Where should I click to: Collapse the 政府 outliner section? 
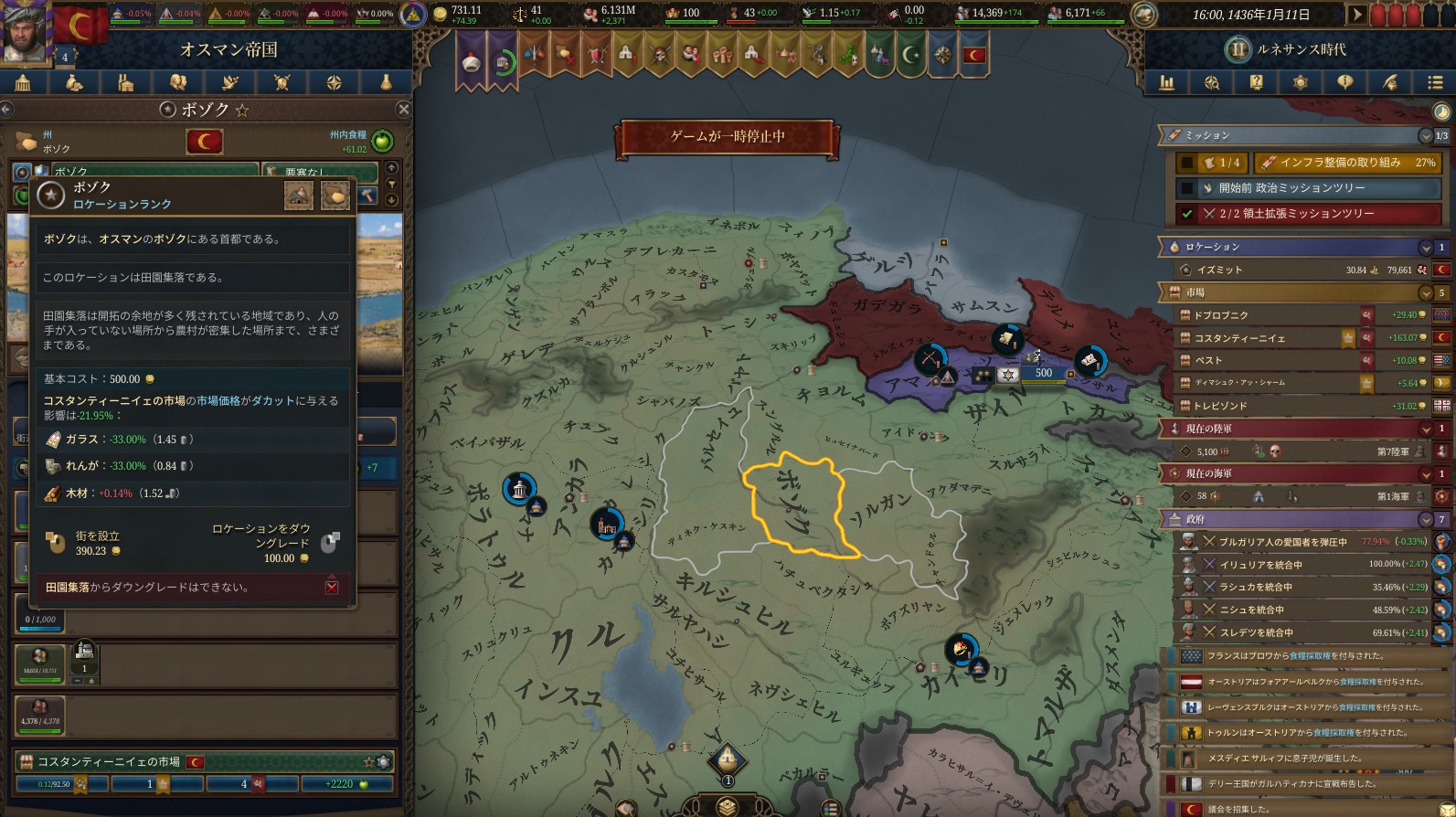pos(1425,519)
